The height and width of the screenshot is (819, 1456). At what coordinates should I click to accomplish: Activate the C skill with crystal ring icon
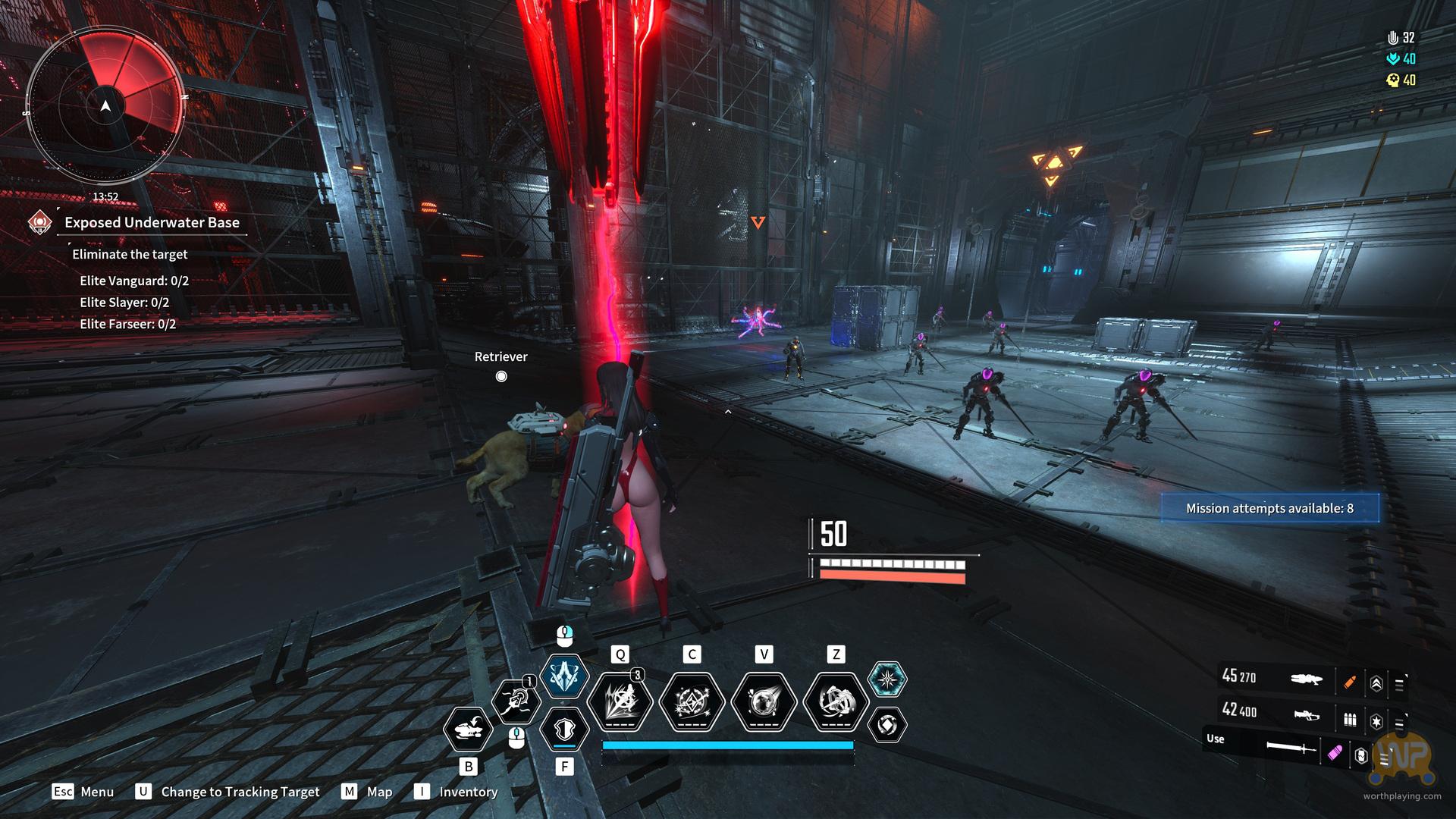[x=692, y=701]
